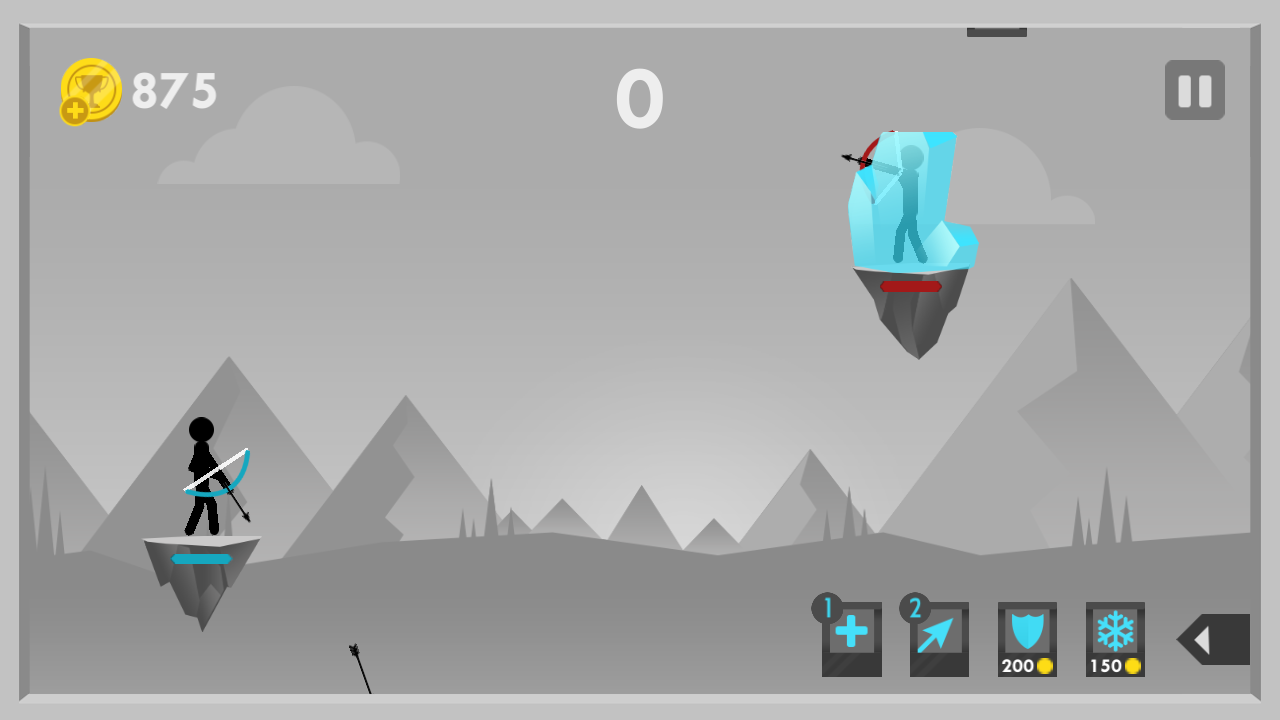Pause the game

(x=1194, y=89)
